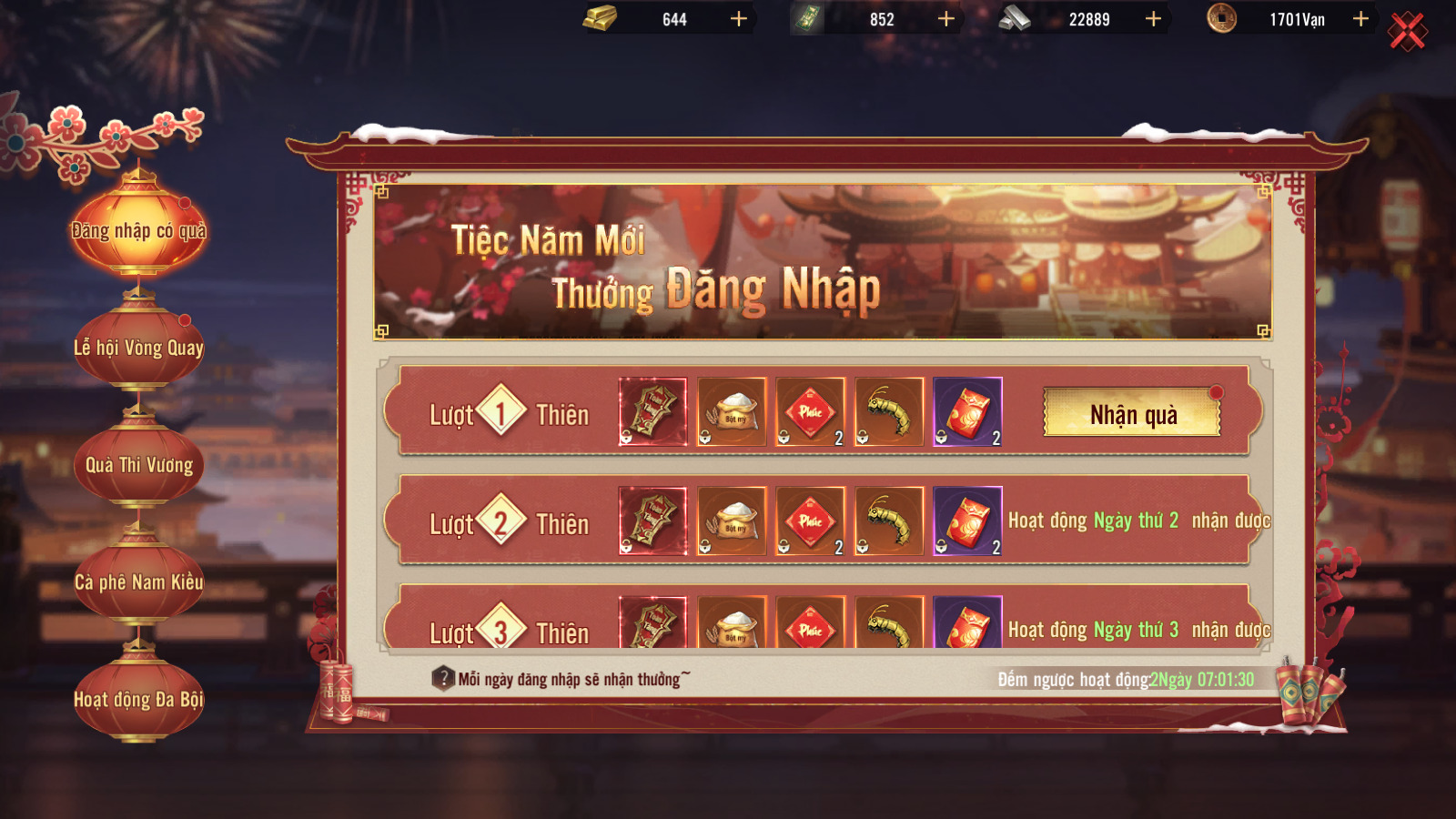Inspect the day 1 red ticket reward
The width and height of the screenshot is (1456, 819).
(652, 412)
